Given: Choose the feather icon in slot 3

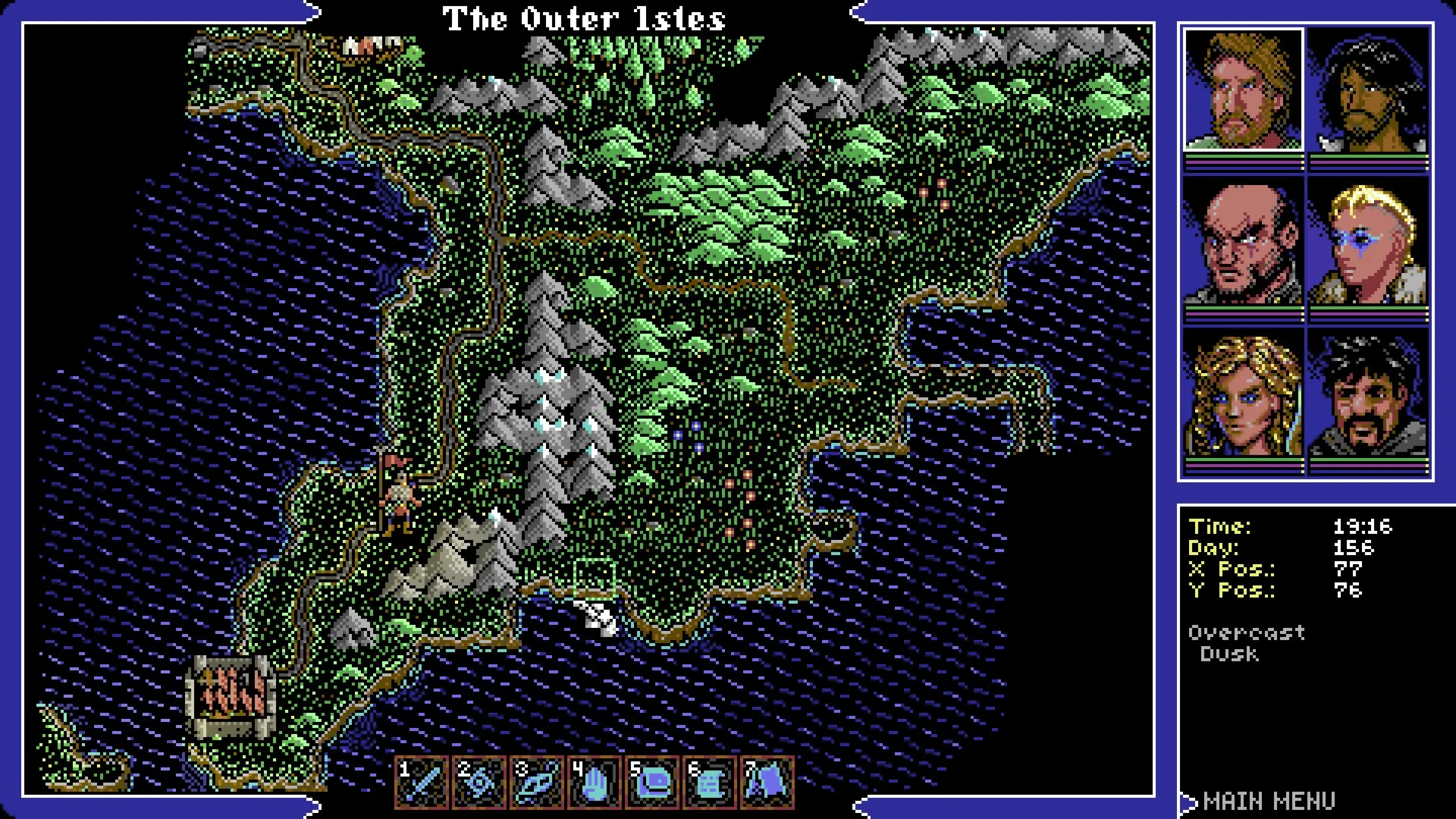Looking at the screenshot, I should point(537,782).
